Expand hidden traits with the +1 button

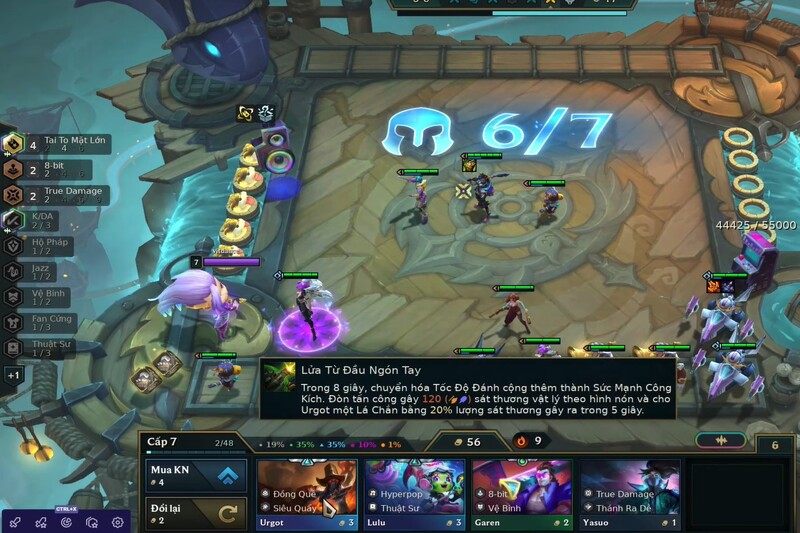click(x=13, y=375)
